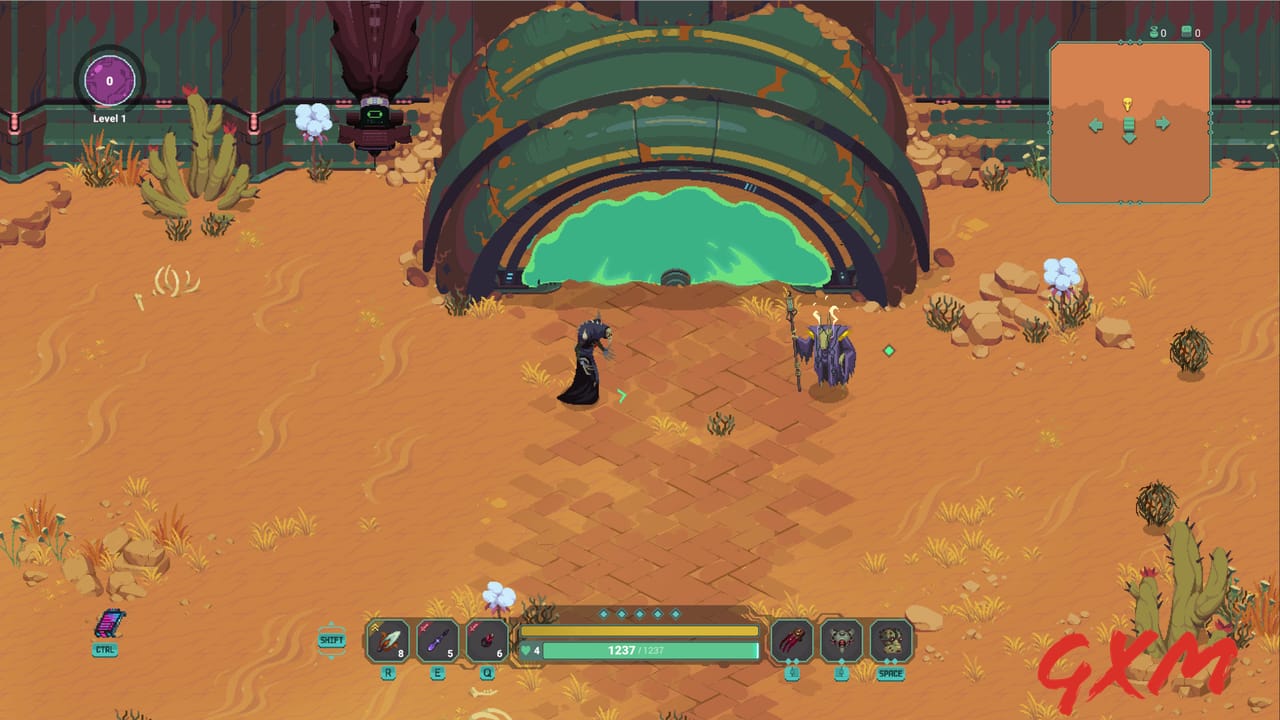
Task: Select the purple dagger ability on E slot
Action: coord(440,640)
